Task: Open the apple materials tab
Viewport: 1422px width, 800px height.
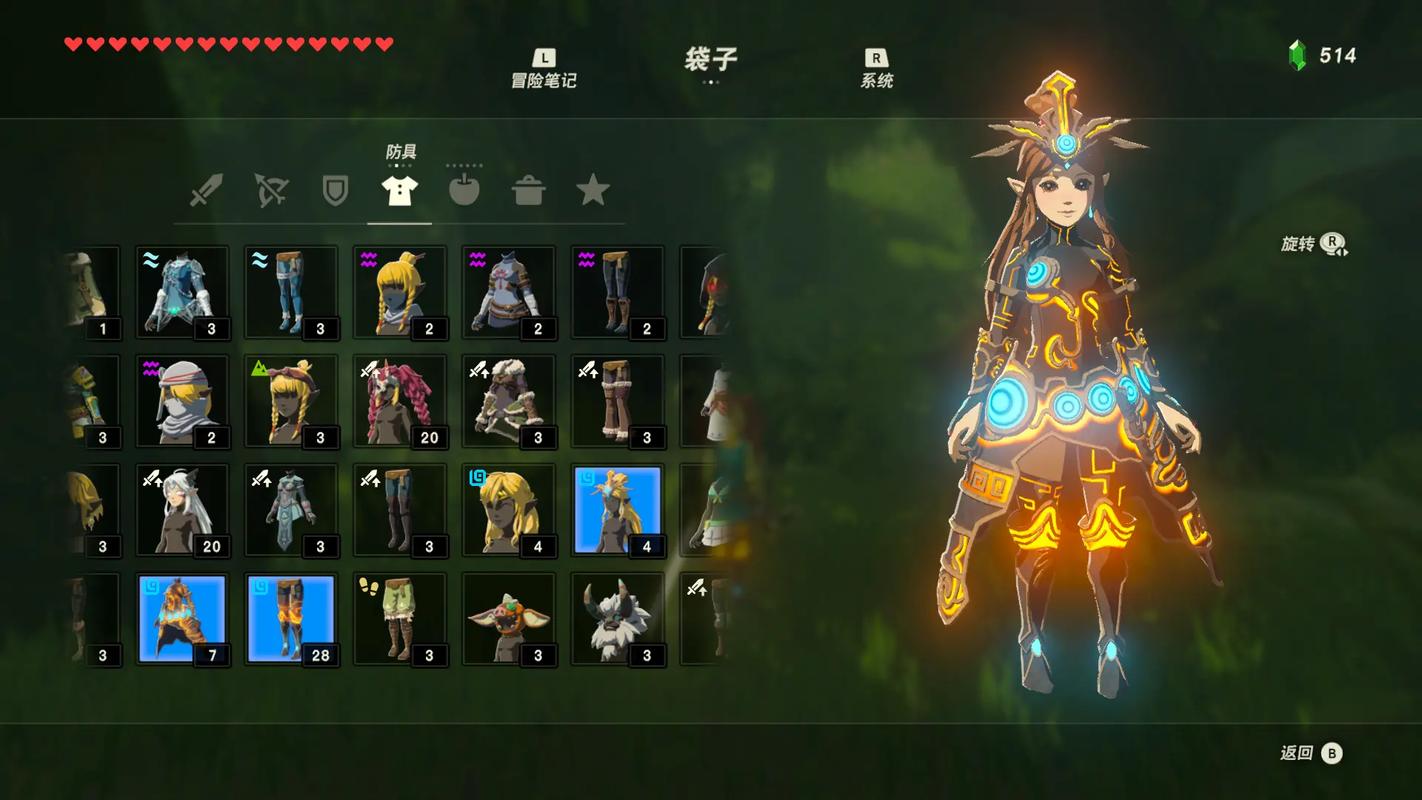Action: tap(464, 190)
